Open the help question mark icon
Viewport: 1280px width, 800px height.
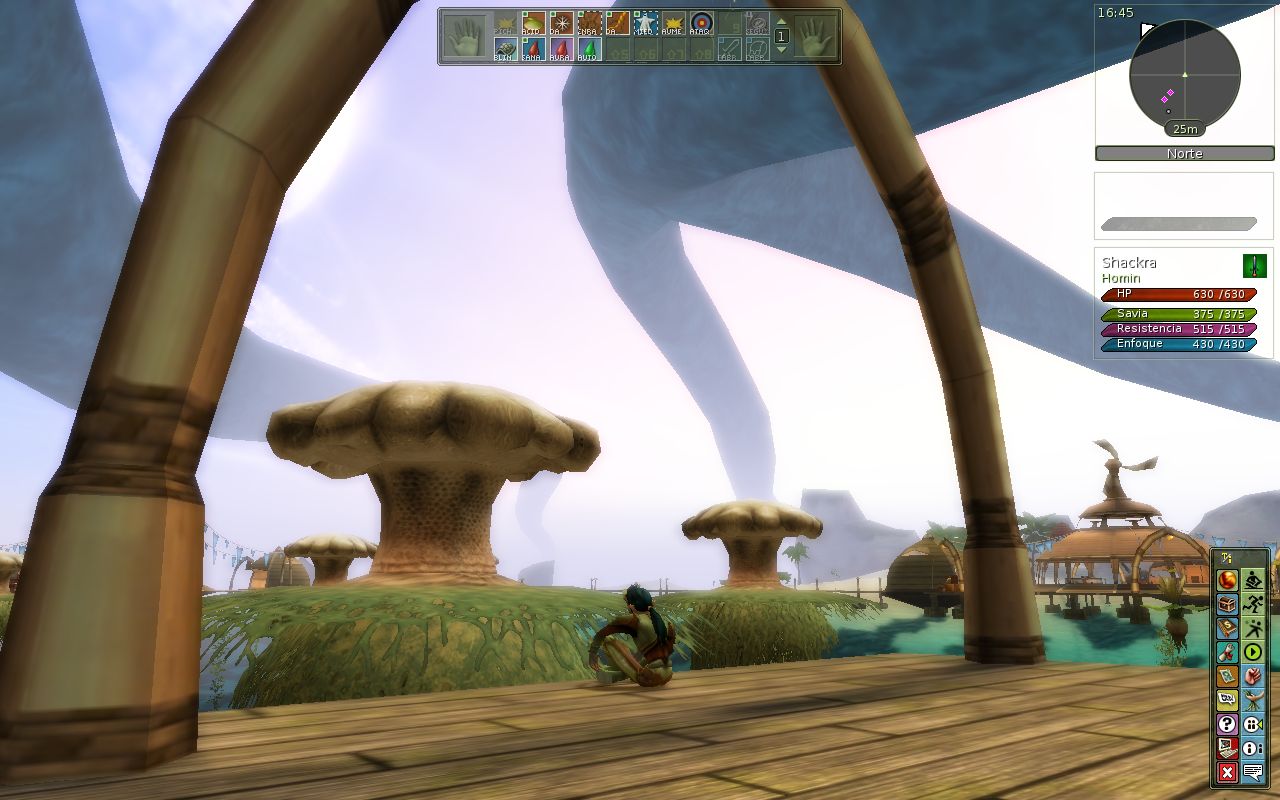[1227, 724]
